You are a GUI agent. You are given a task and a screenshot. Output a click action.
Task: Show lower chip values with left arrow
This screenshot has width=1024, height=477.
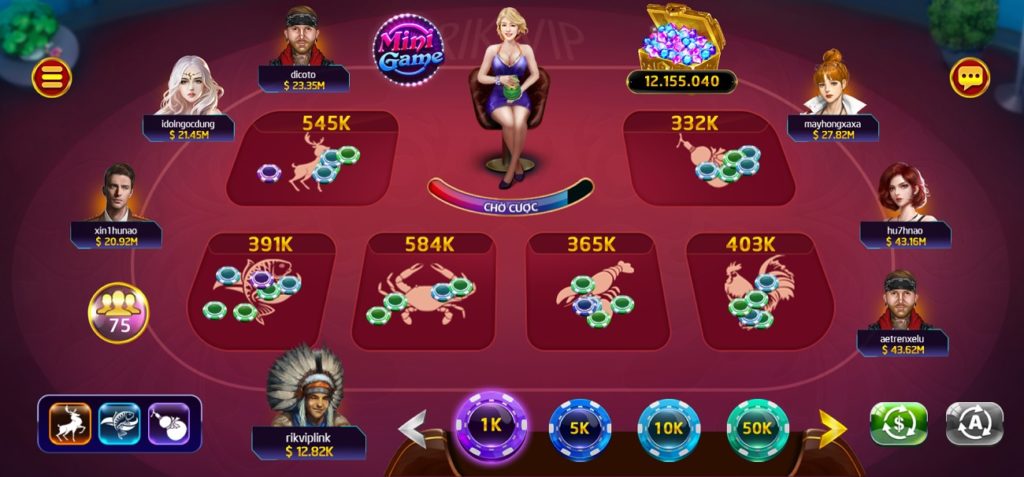[413, 428]
